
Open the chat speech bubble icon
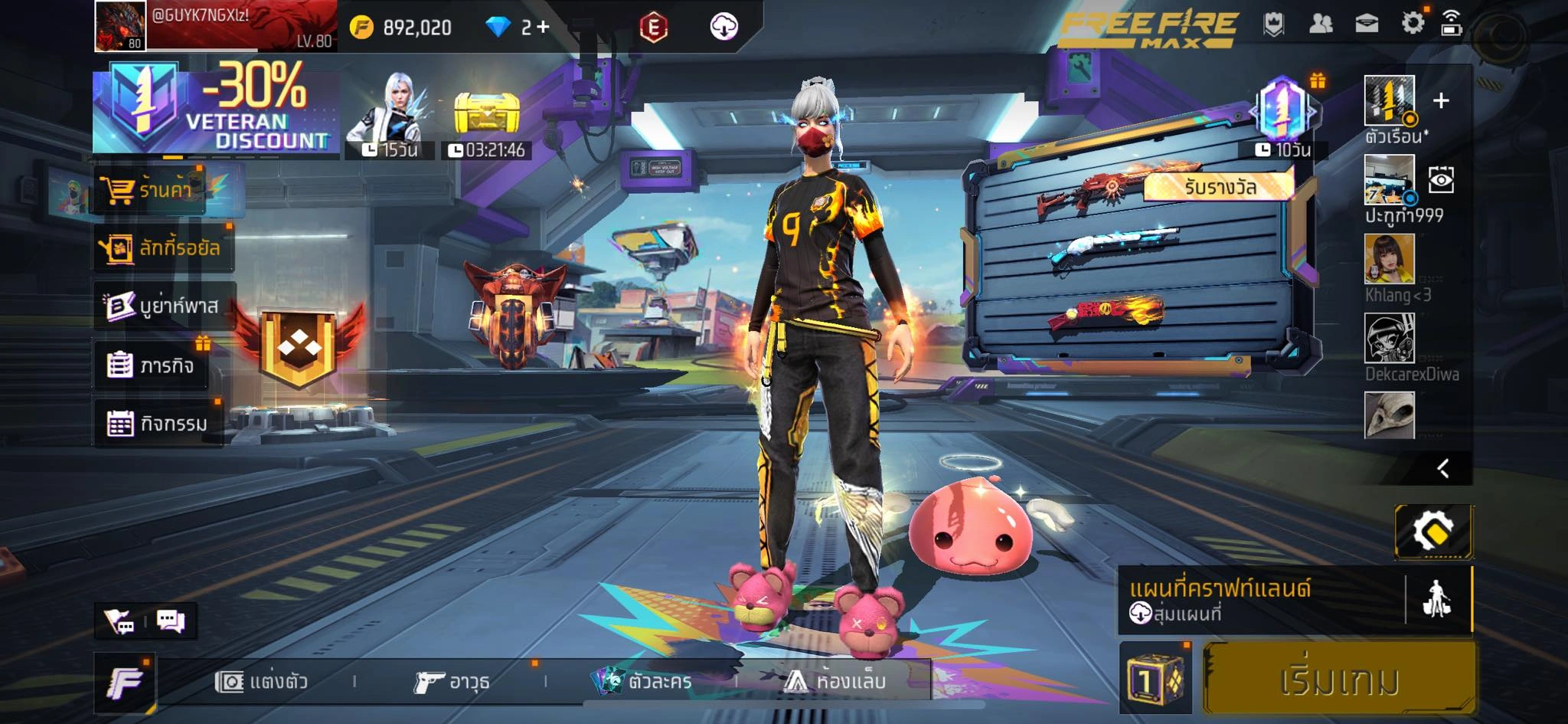(171, 621)
